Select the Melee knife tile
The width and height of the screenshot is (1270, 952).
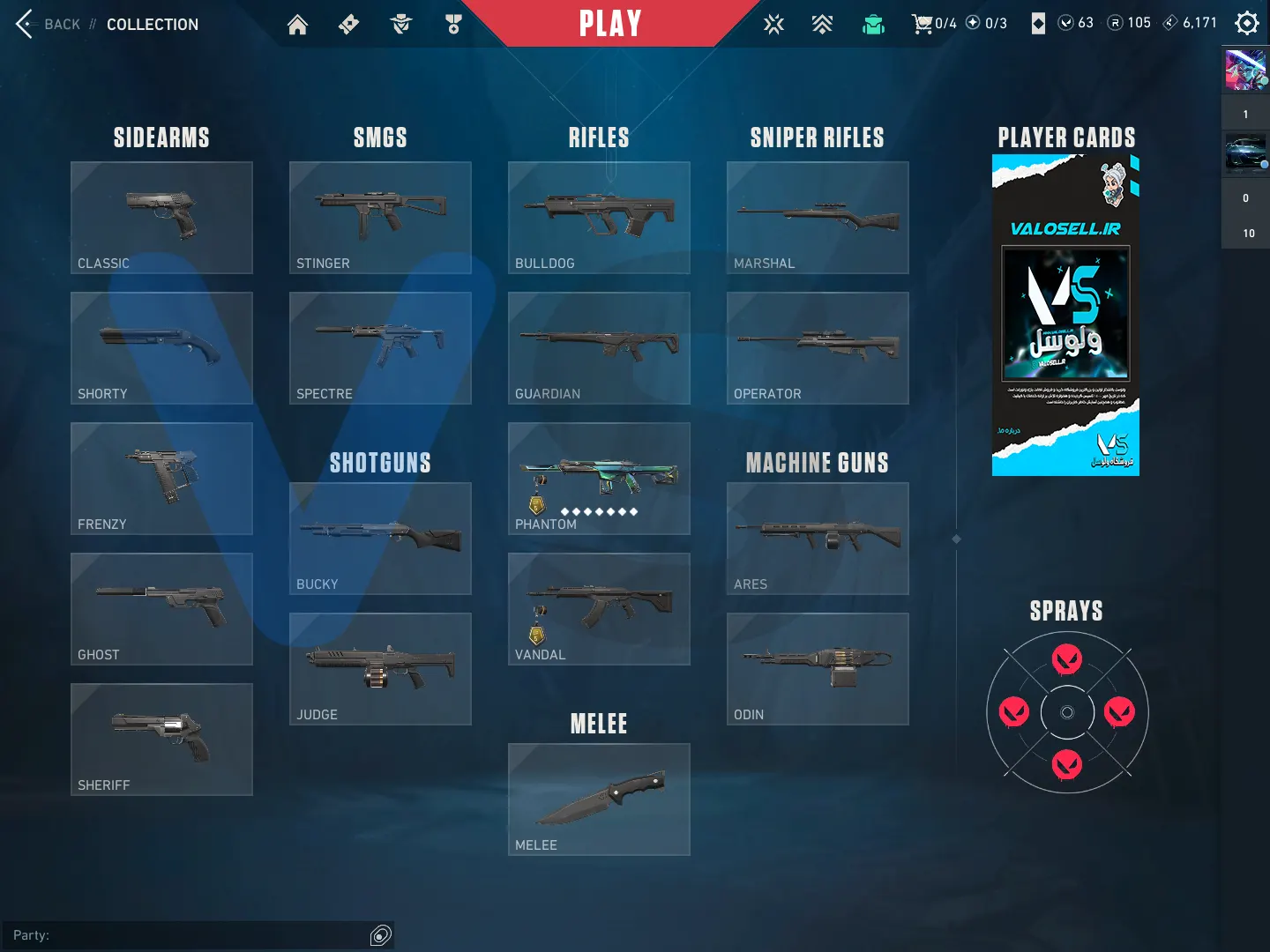click(599, 800)
